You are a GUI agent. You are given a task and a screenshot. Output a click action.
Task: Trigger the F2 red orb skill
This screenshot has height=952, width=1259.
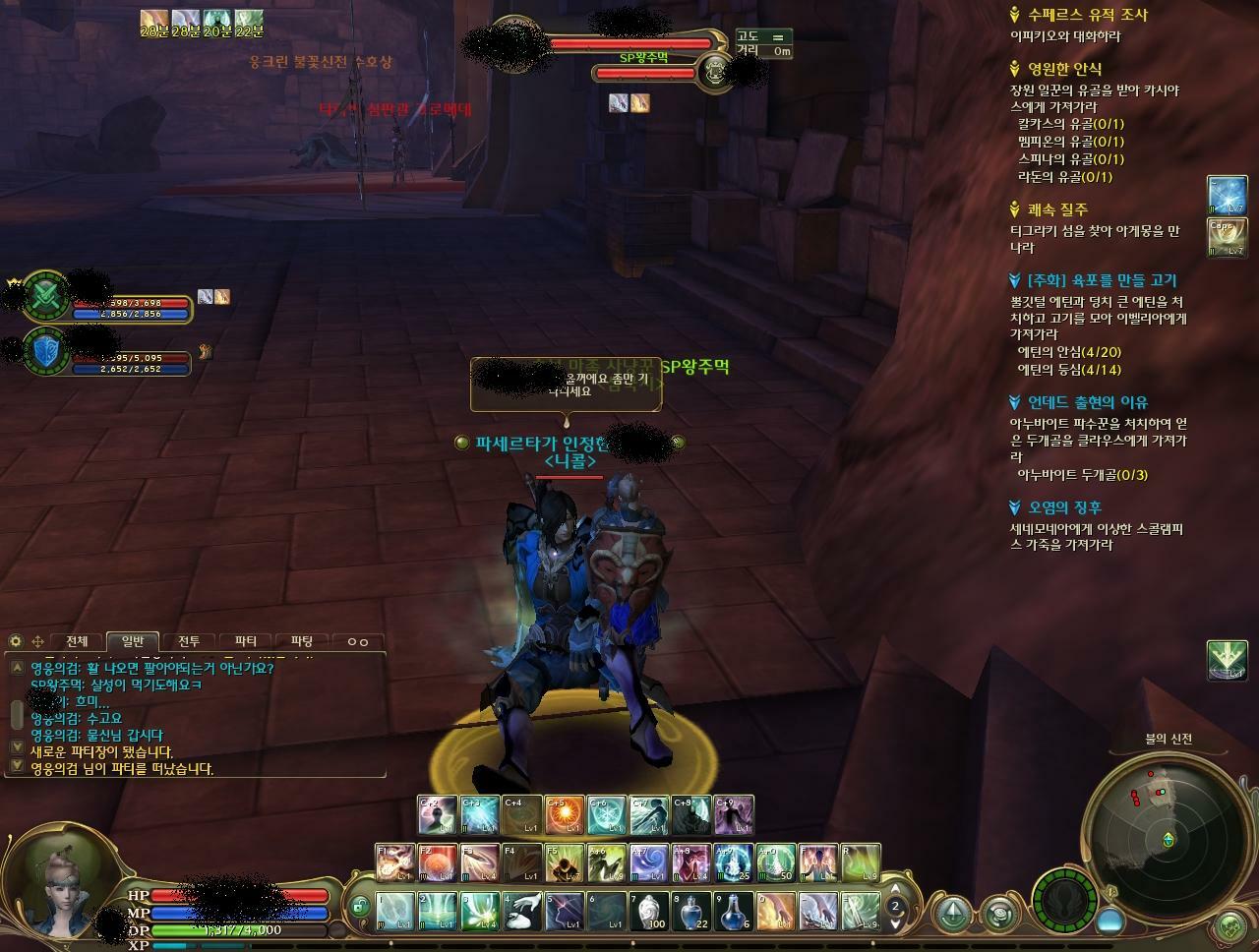click(x=438, y=863)
